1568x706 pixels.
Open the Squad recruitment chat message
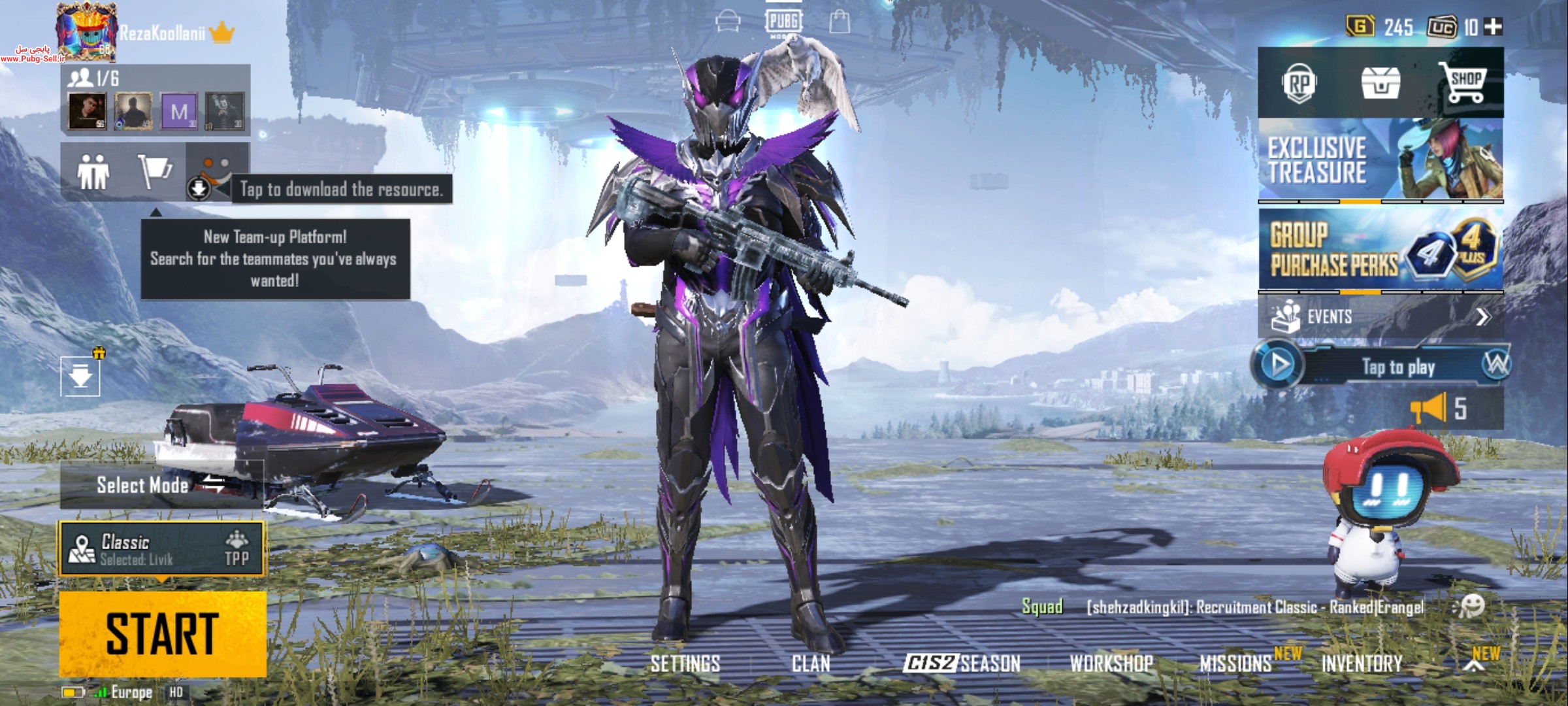[1254, 607]
